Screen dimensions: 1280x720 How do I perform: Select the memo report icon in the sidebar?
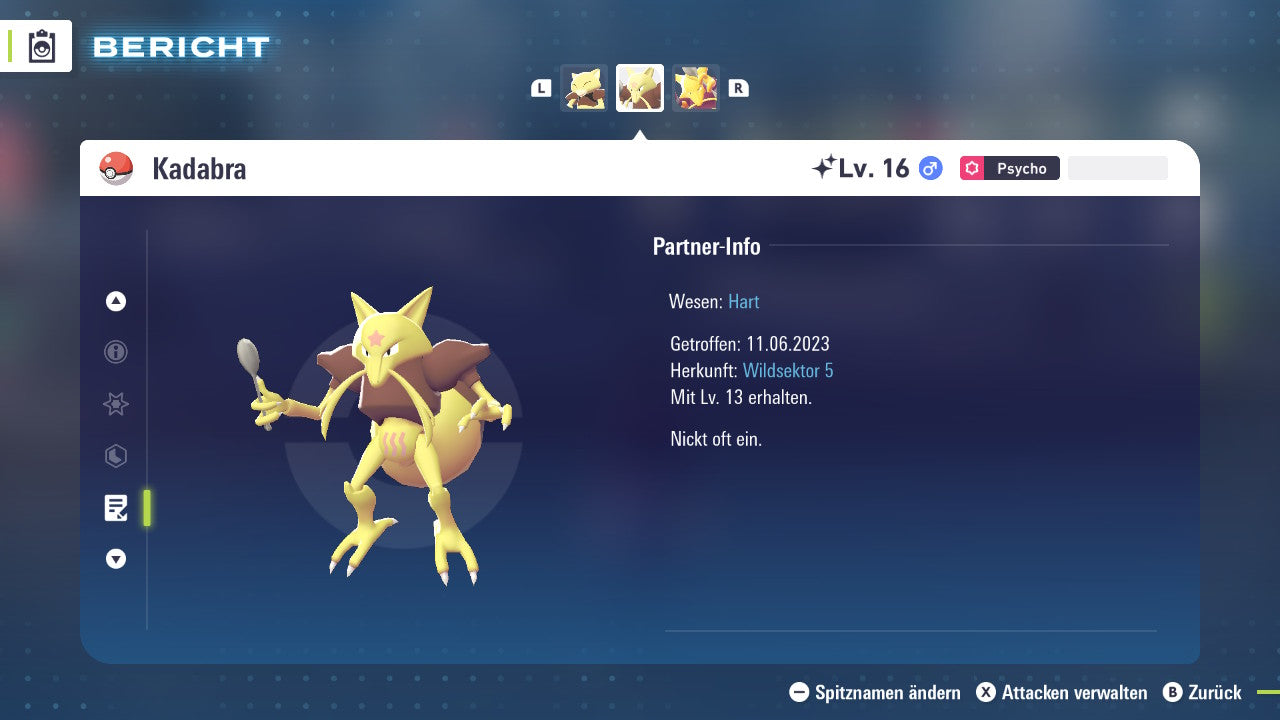(x=117, y=508)
